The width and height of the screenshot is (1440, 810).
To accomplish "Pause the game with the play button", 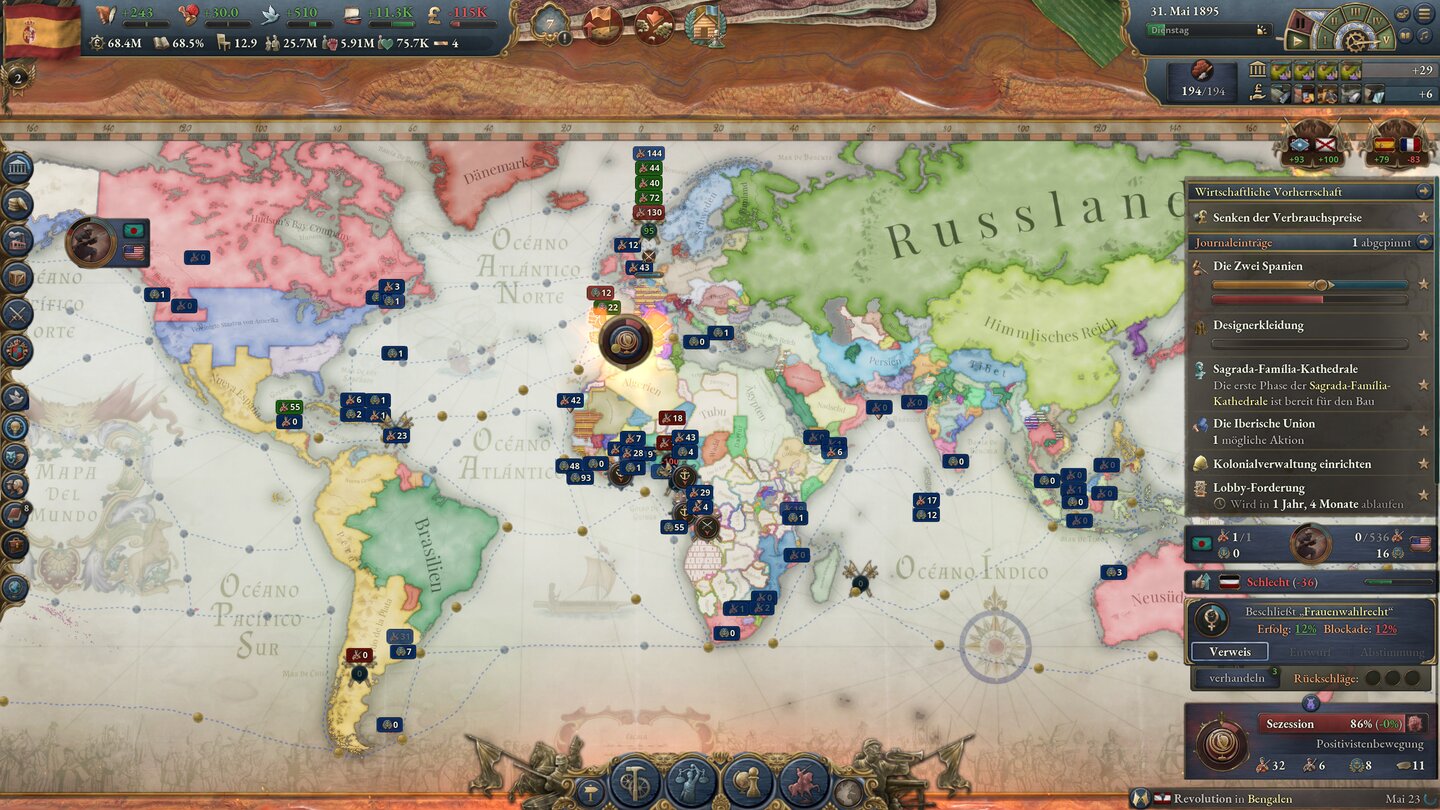I will pos(1297,41).
